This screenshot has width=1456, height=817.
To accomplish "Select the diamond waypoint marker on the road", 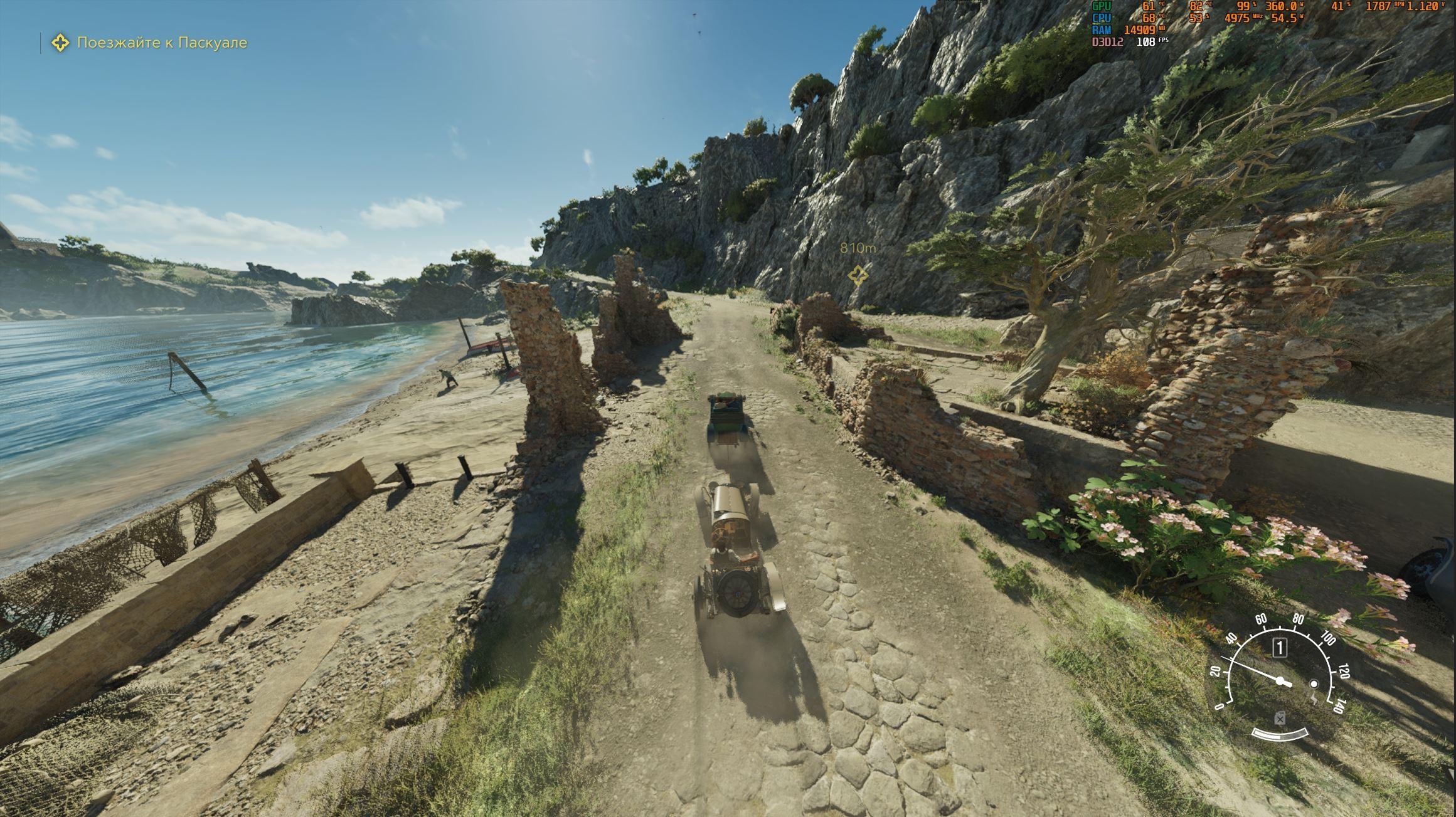I will (858, 275).
